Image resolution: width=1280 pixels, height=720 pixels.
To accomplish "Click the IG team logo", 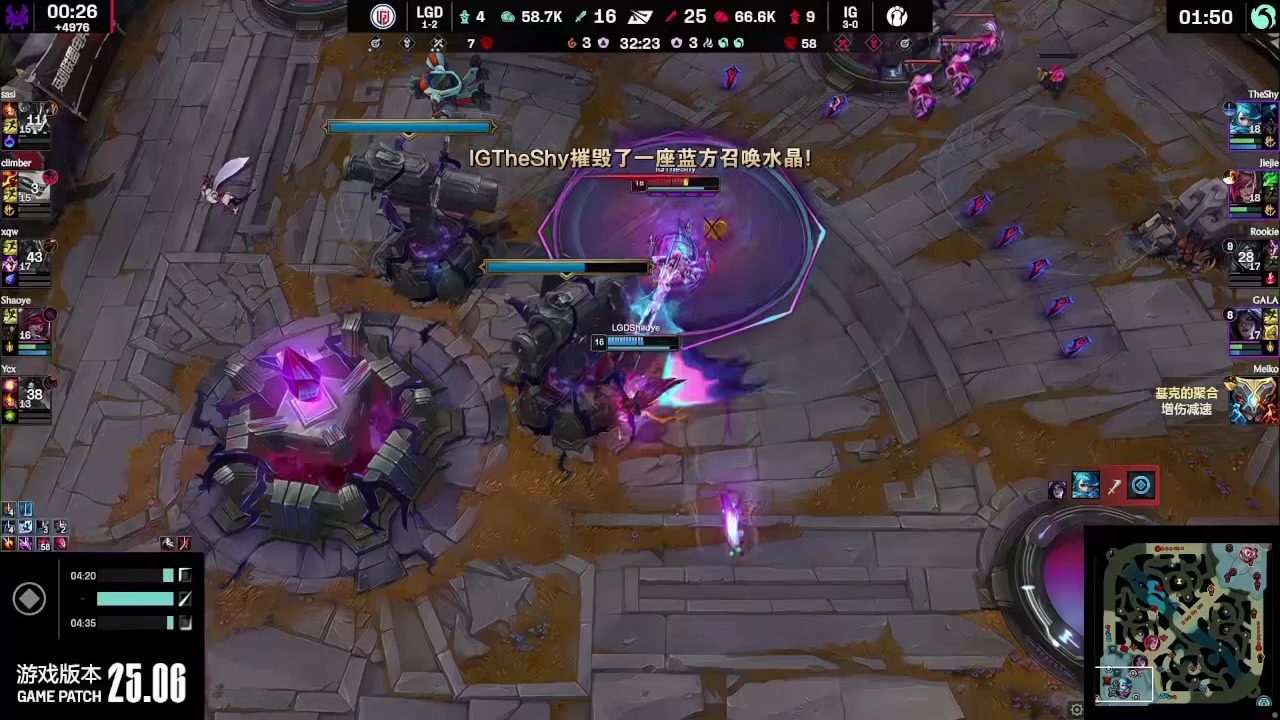I will click(x=896, y=17).
